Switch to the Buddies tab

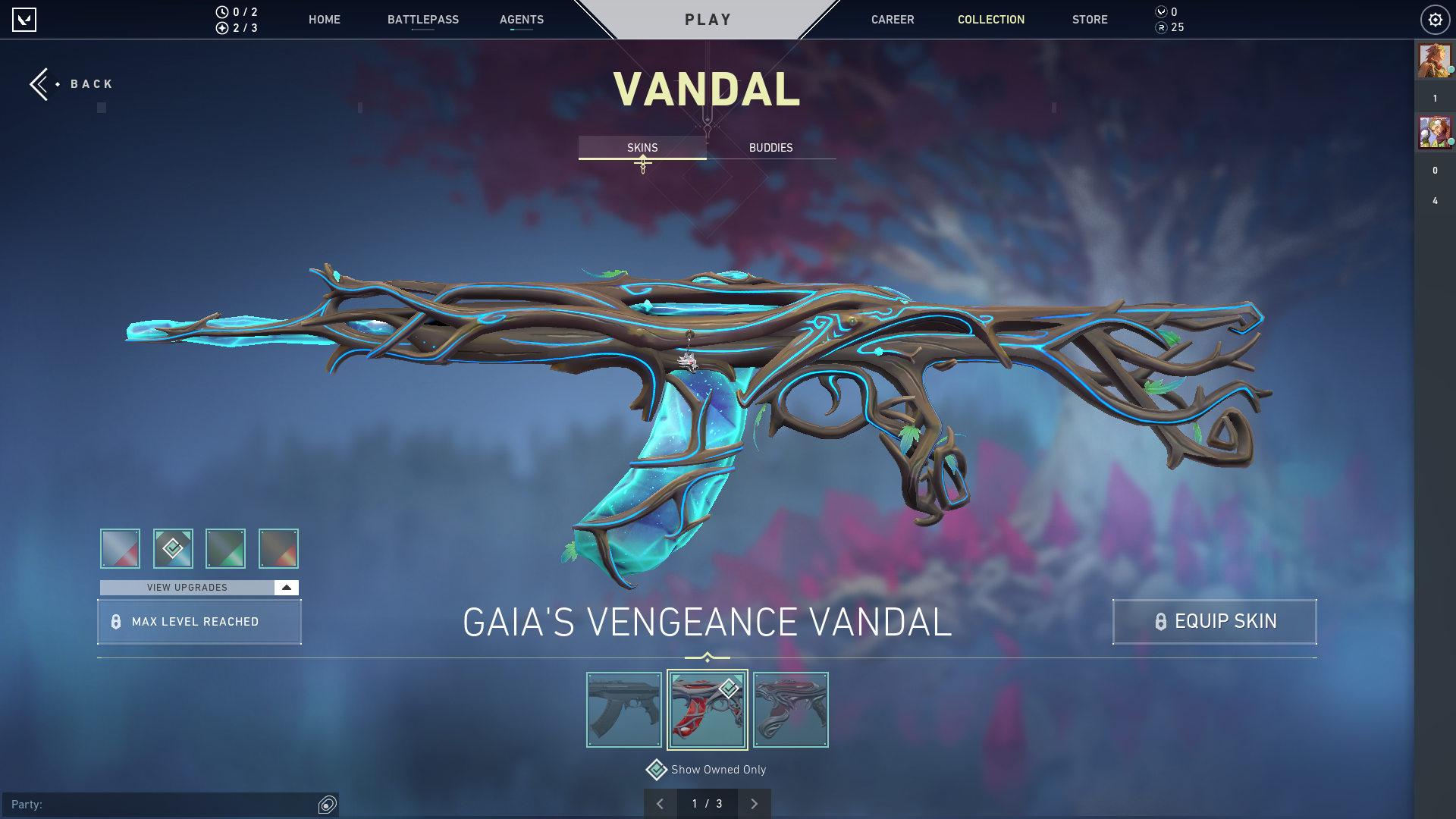770,148
